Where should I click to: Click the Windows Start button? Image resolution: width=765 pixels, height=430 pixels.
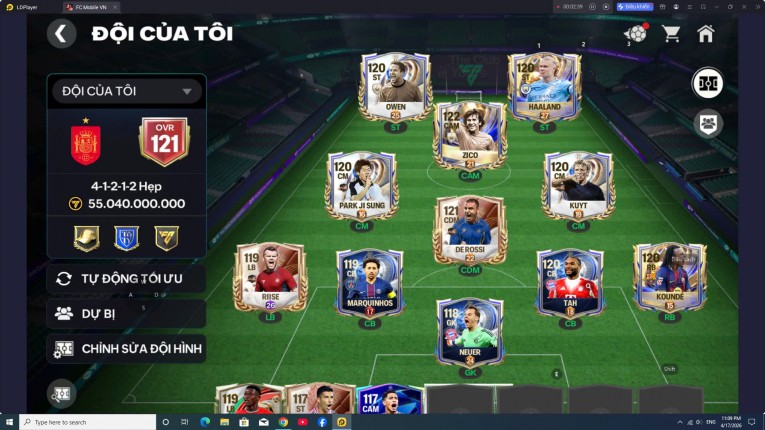click(9, 422)
